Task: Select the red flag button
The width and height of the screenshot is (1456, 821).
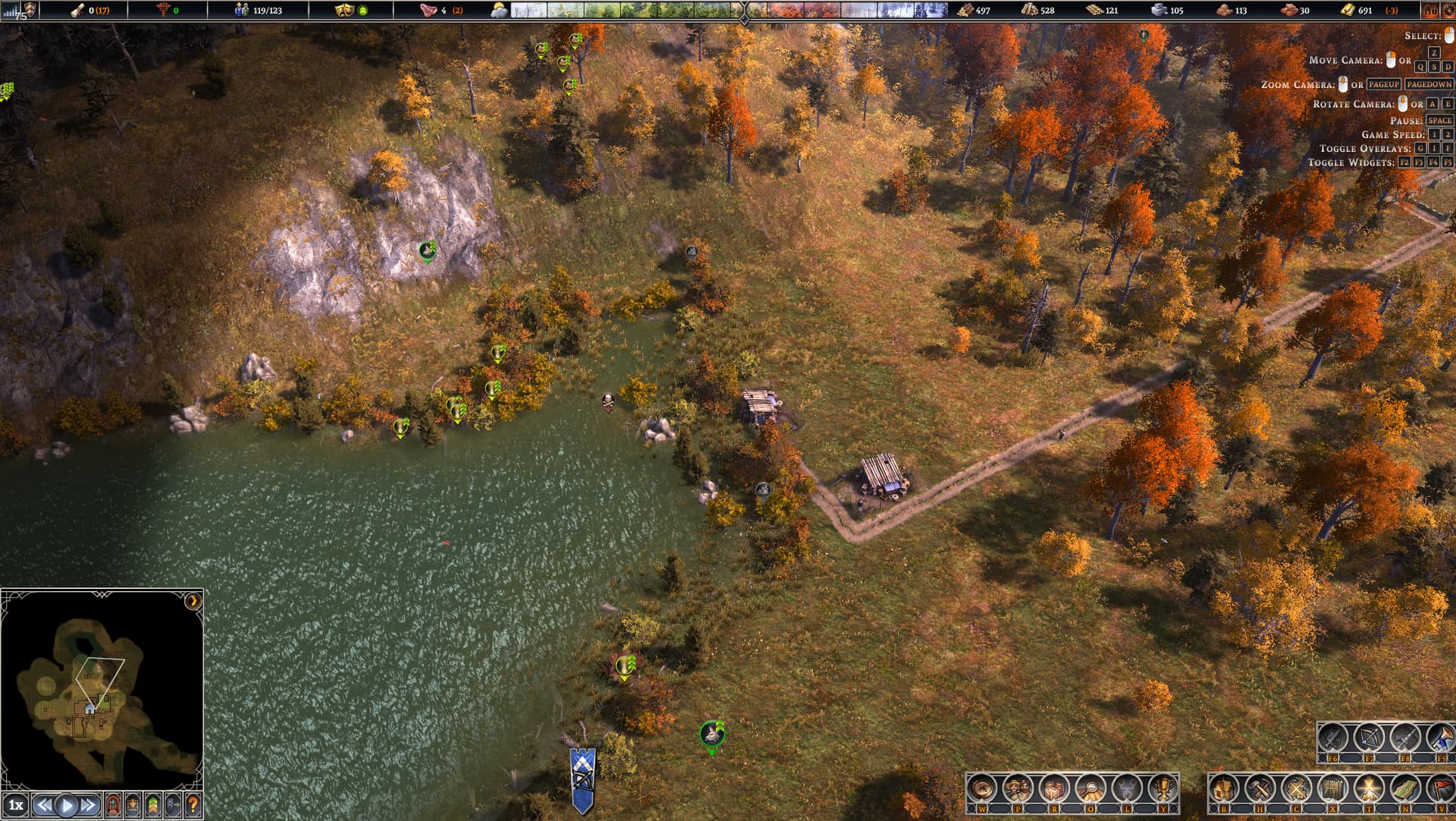Action: pos(1440,790)
